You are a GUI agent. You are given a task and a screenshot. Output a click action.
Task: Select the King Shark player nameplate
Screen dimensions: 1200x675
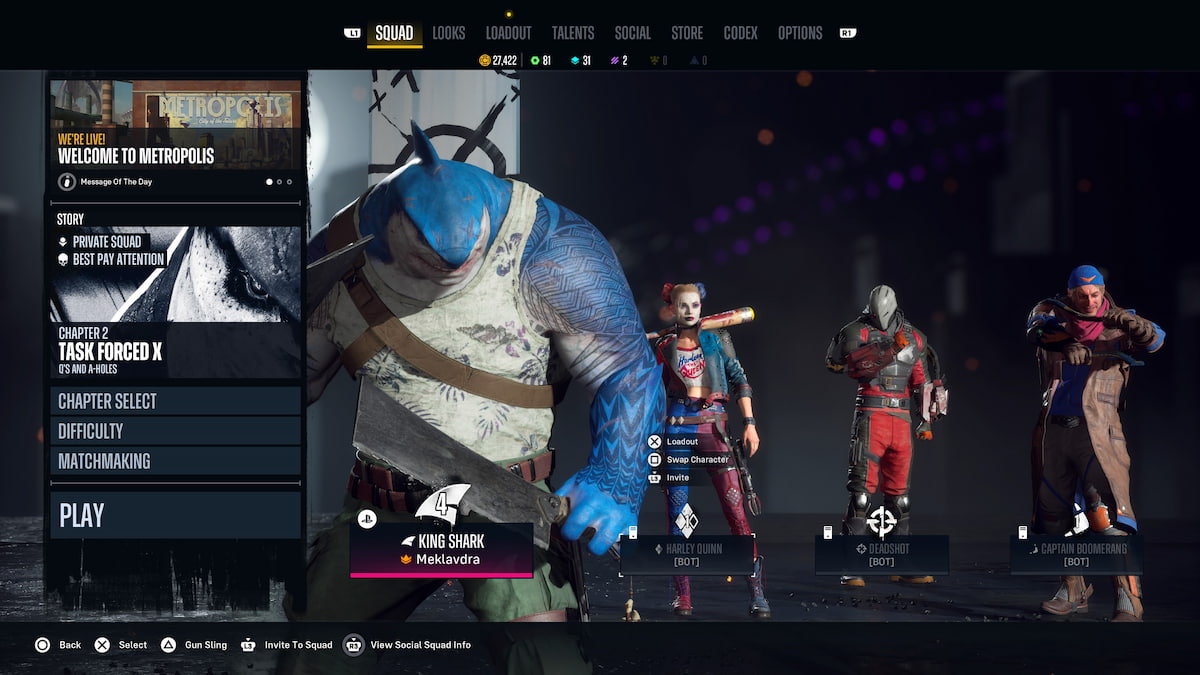(x=441, y=550)
